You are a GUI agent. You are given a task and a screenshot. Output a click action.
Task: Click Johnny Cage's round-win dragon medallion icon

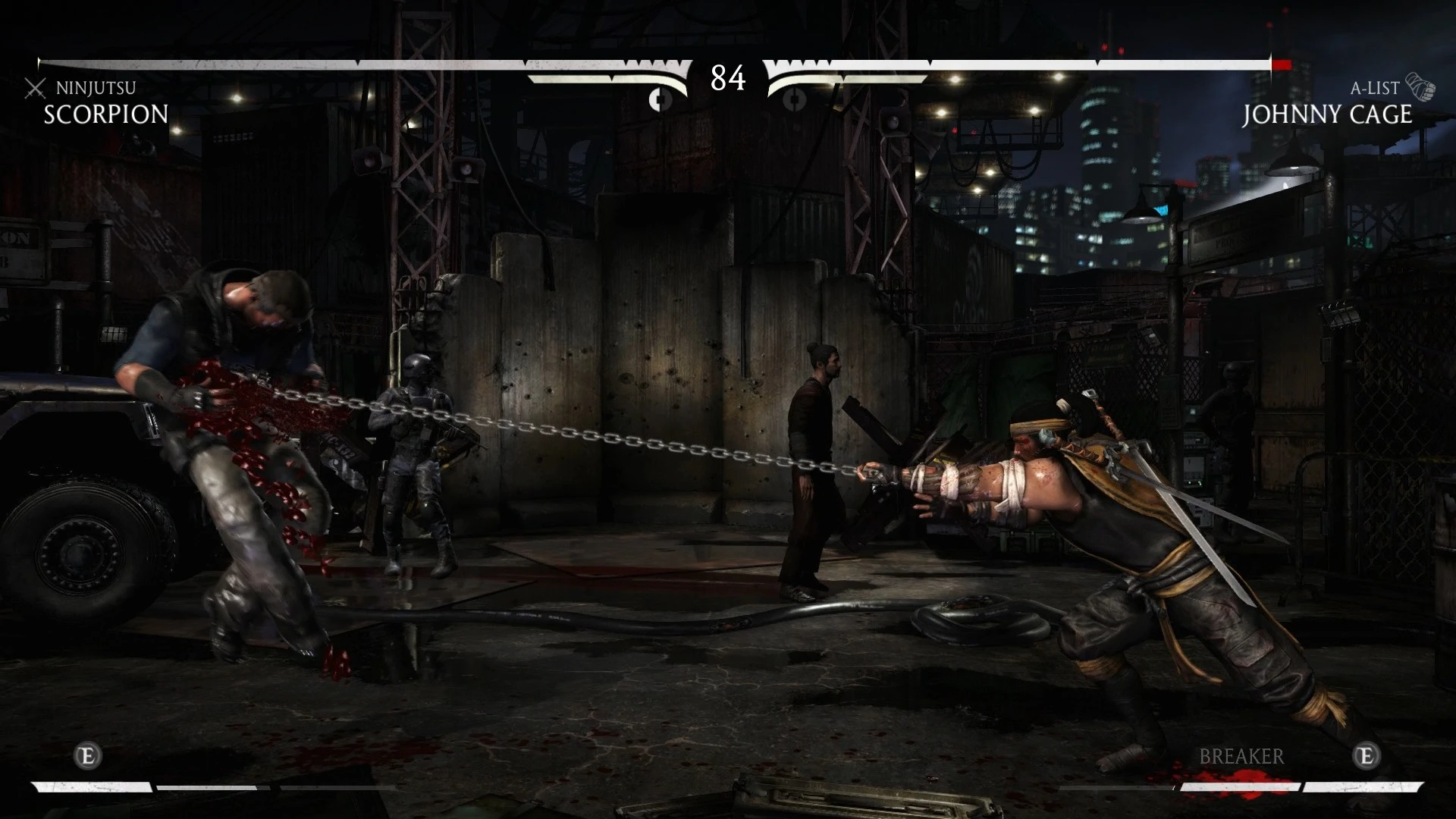point(796,99)
